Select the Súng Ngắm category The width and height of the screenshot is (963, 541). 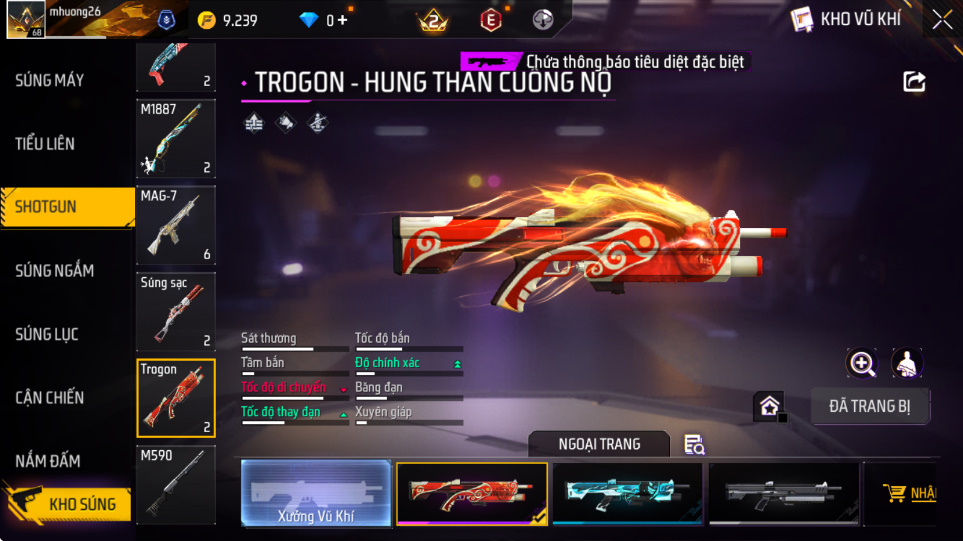click(x=55, y=270)
